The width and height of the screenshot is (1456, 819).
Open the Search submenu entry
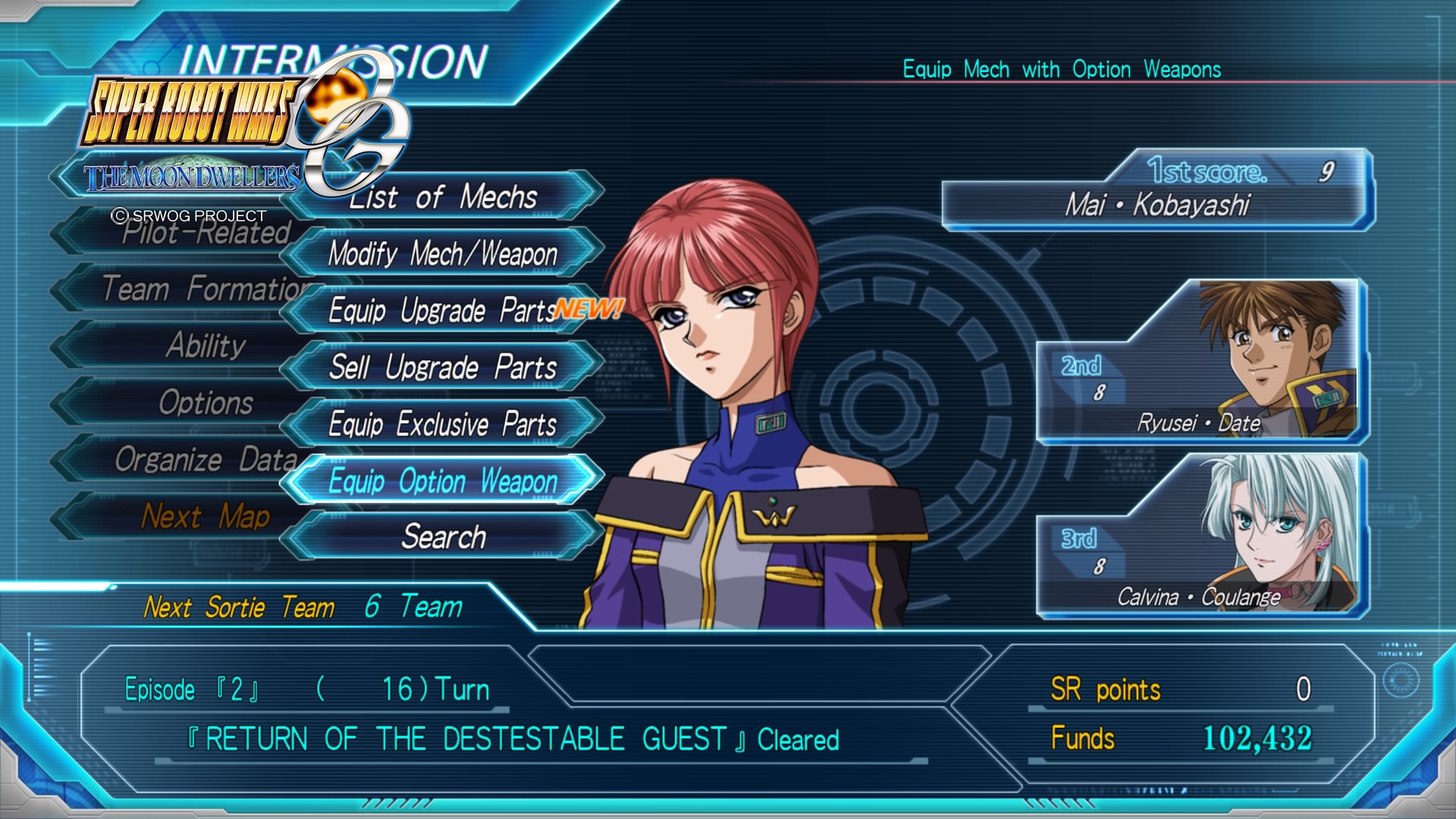443,537
